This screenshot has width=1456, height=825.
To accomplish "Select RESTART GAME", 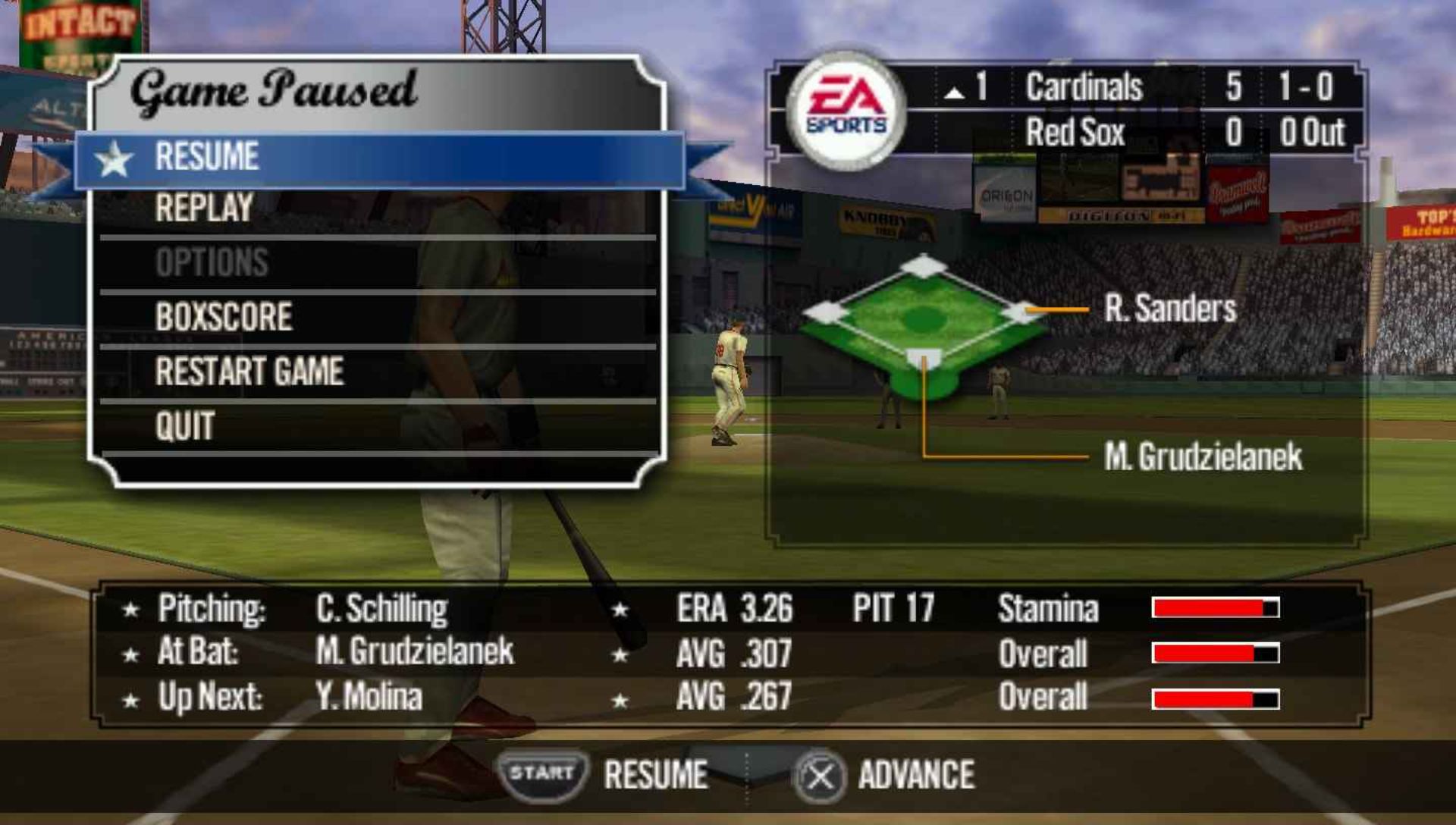I will (x=249, y=372).
